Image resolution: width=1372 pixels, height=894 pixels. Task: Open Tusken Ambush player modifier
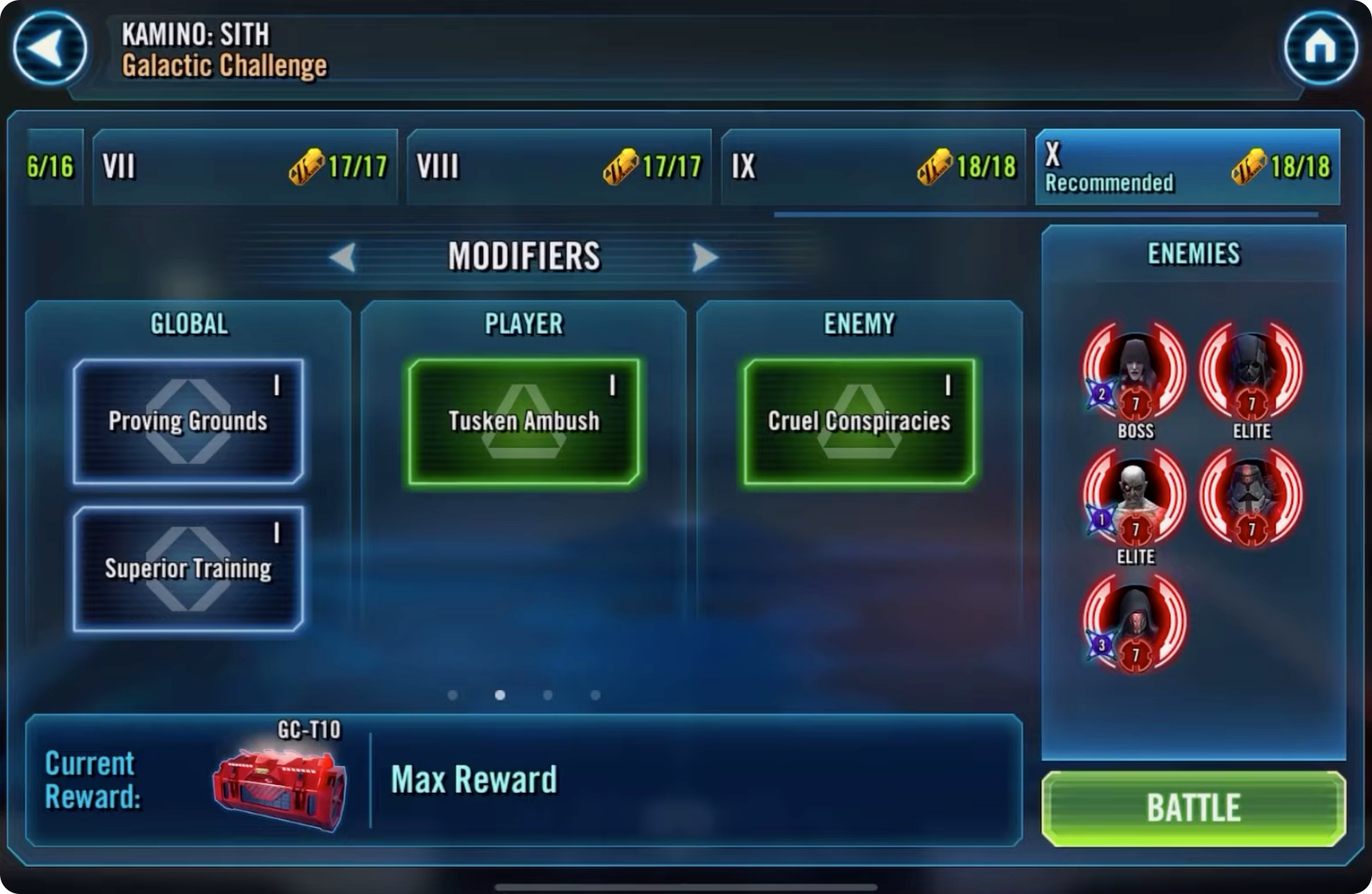coord(523,422)
